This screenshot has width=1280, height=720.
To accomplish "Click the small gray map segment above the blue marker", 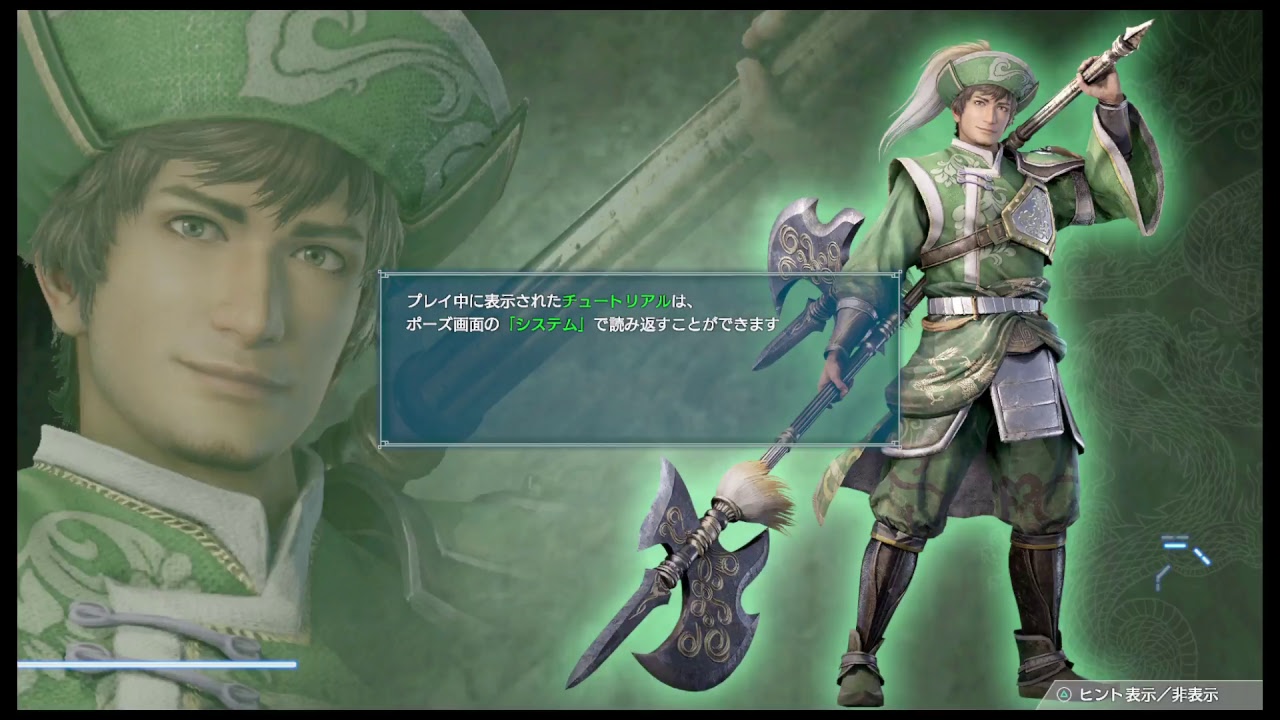I will [1175, 537].
